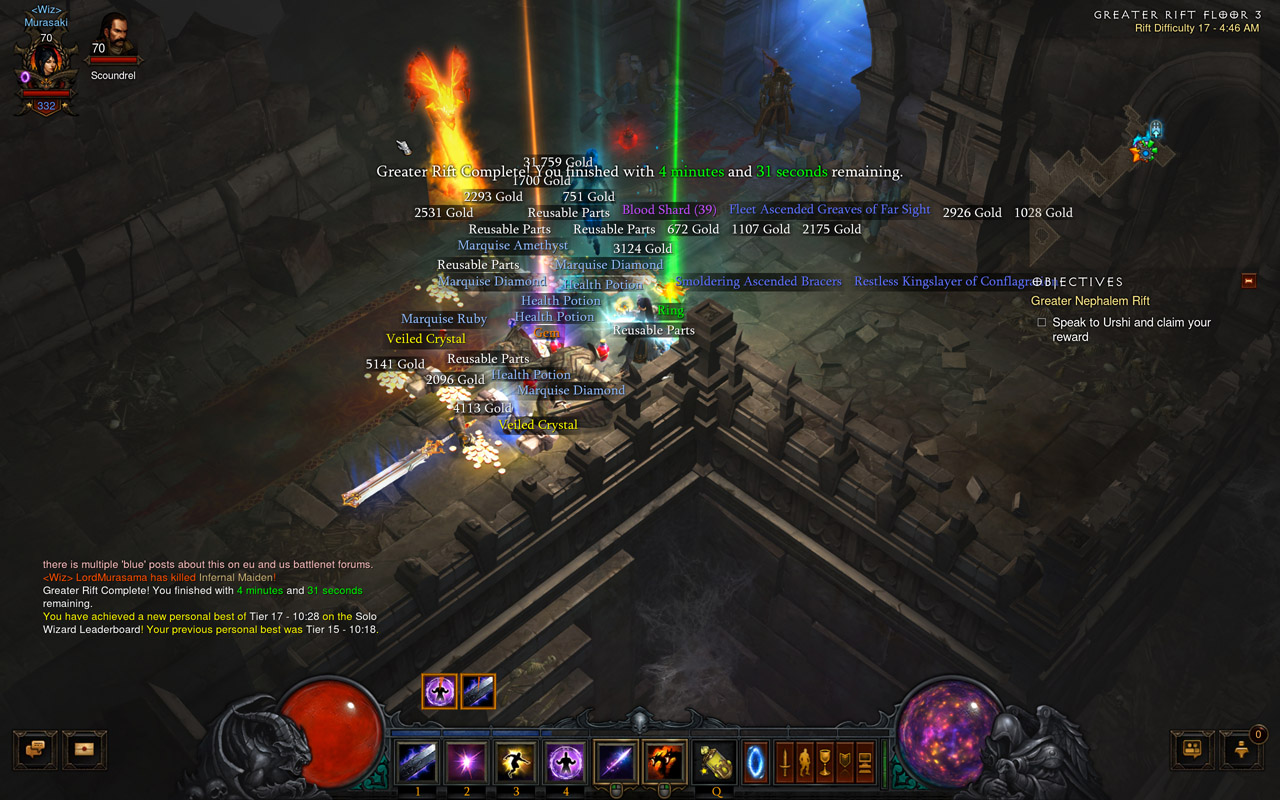Viewport: 1280px width, 800px height.
Task: Open the minimap
Action: [1148, 150]
